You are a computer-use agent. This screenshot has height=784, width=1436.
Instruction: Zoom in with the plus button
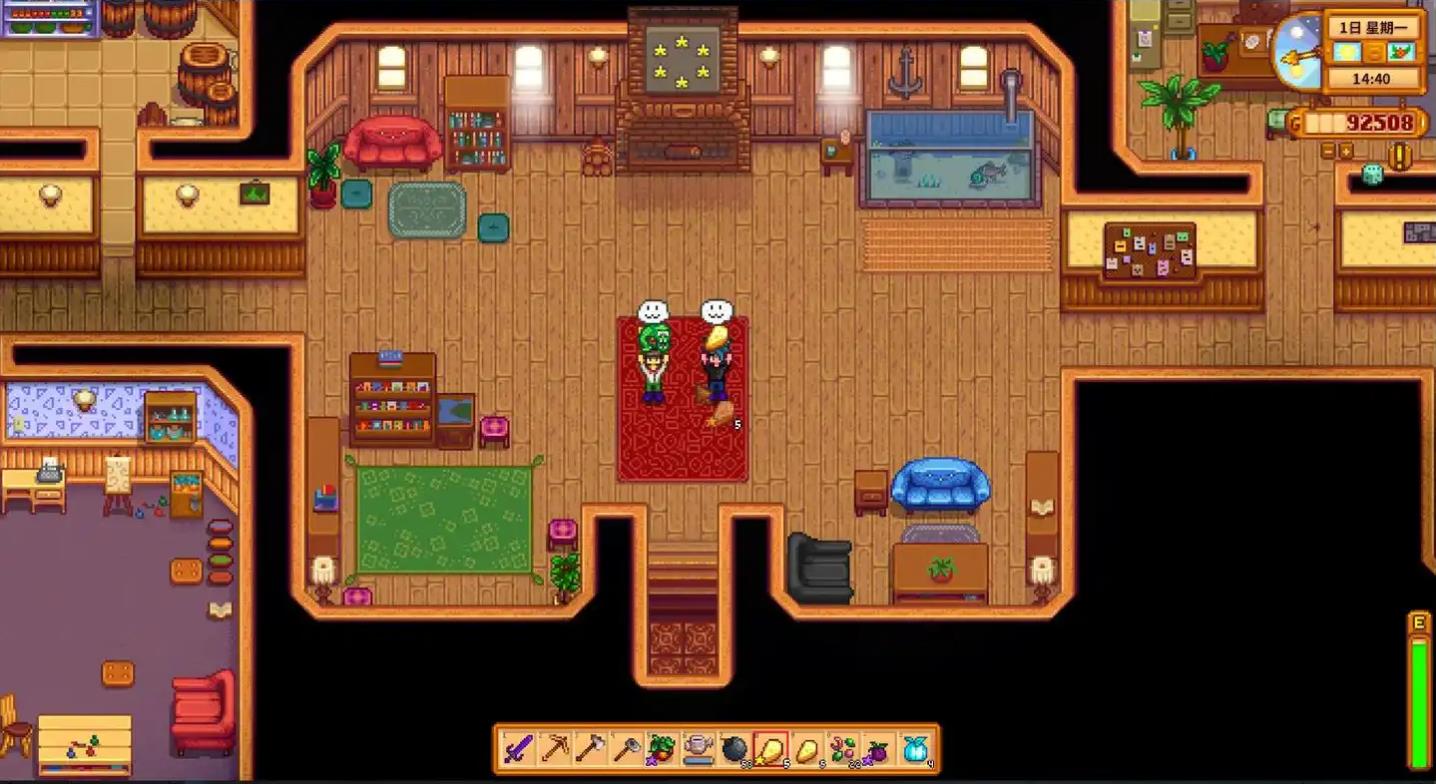(x=1346, y=151)
